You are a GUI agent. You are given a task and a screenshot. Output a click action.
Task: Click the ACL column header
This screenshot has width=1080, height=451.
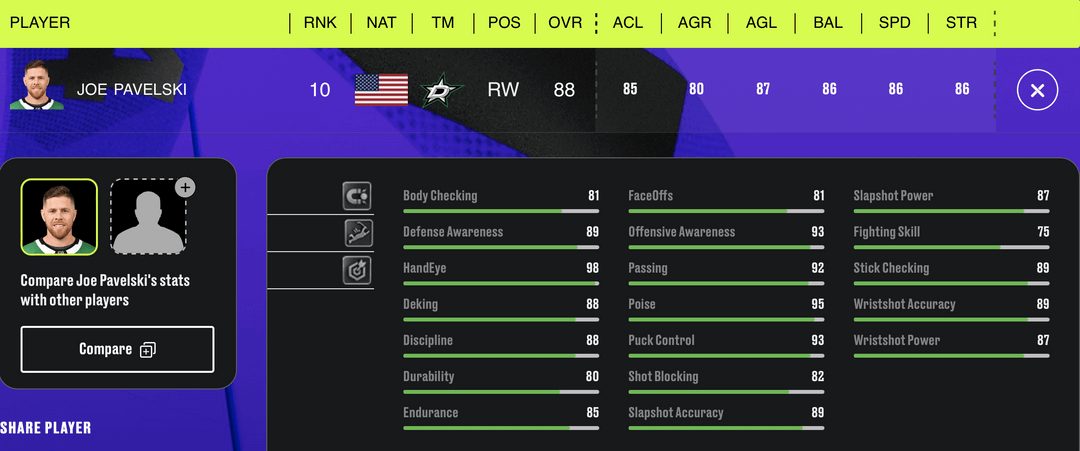[x=628, y=22]
